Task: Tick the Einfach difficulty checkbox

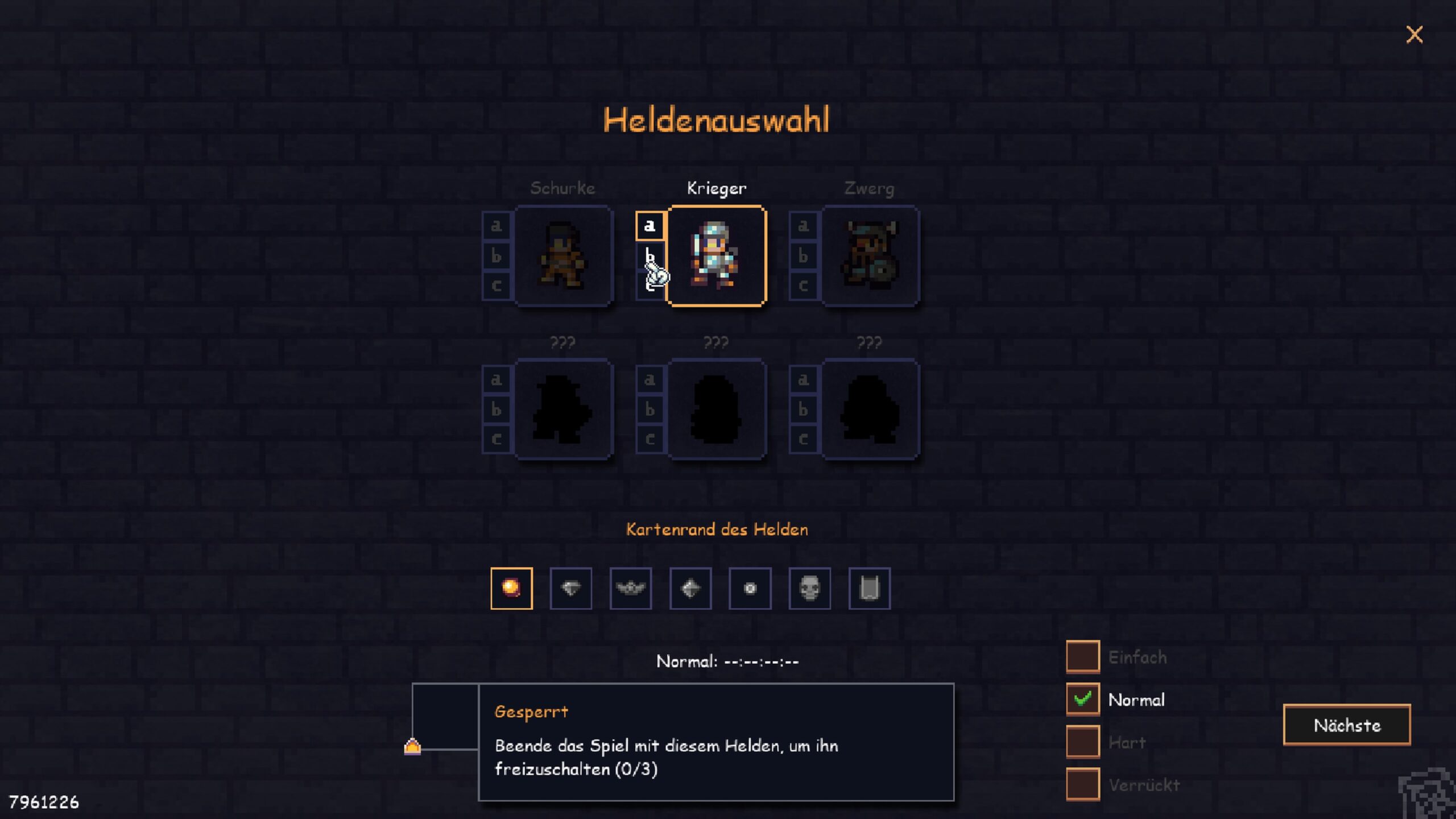Action: point(1082,657)
